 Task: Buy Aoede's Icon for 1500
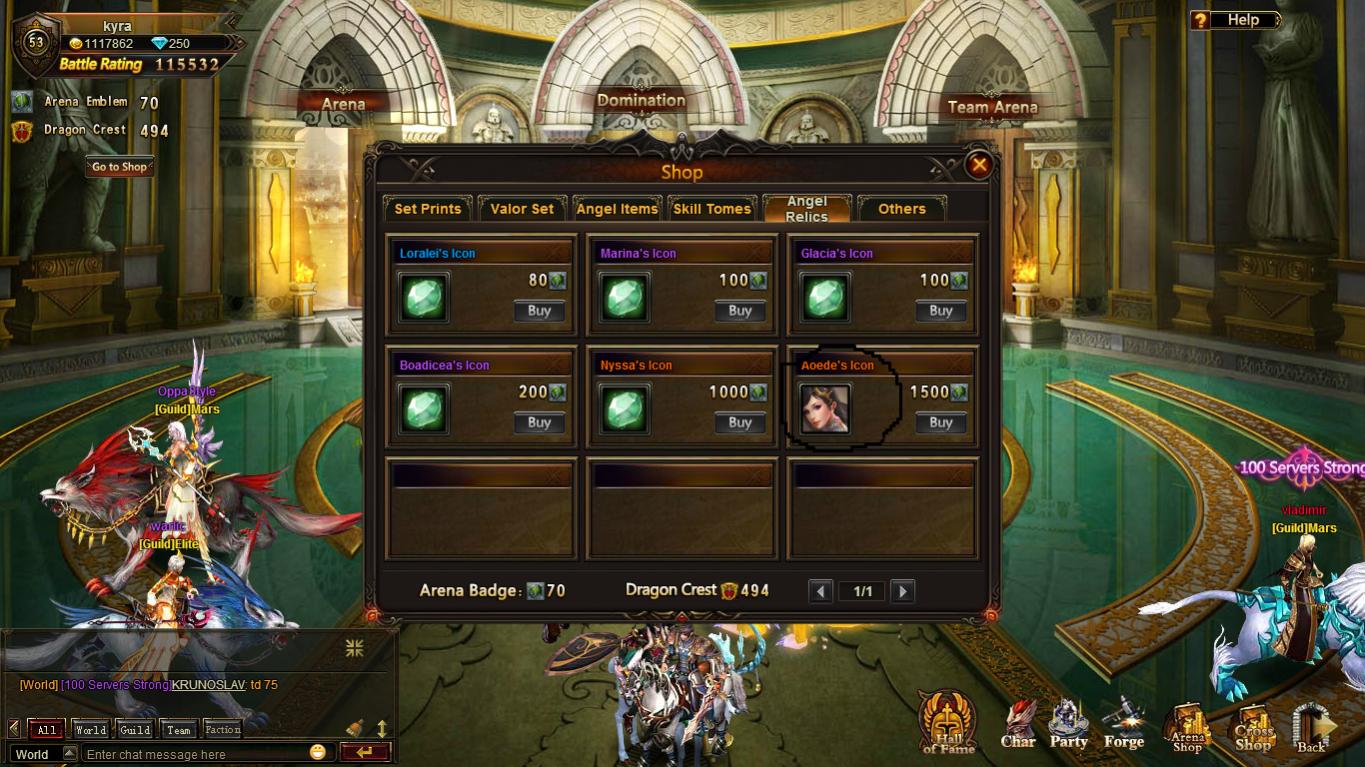(940, 423)
